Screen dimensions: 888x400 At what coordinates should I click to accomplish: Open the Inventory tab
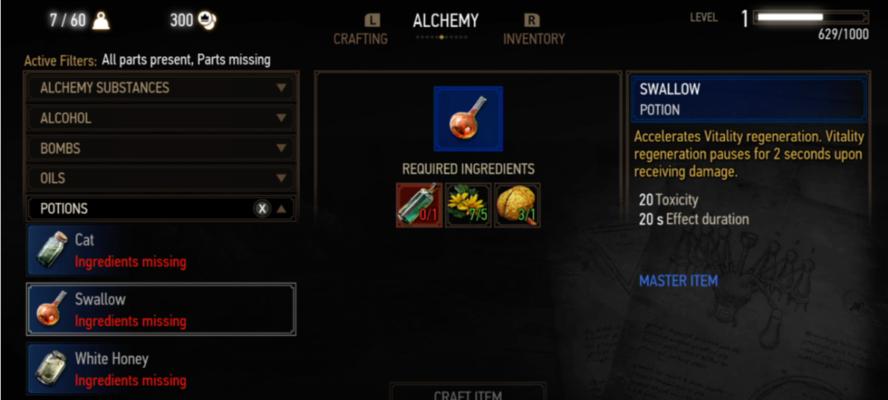(x=533, y=39)
